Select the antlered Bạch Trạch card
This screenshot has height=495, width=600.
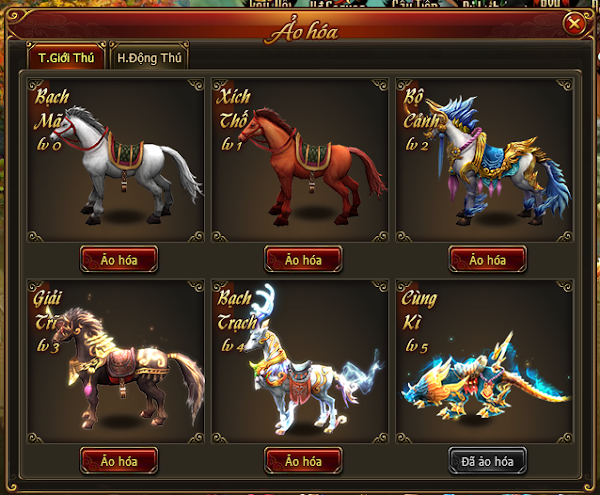point(303,358)
